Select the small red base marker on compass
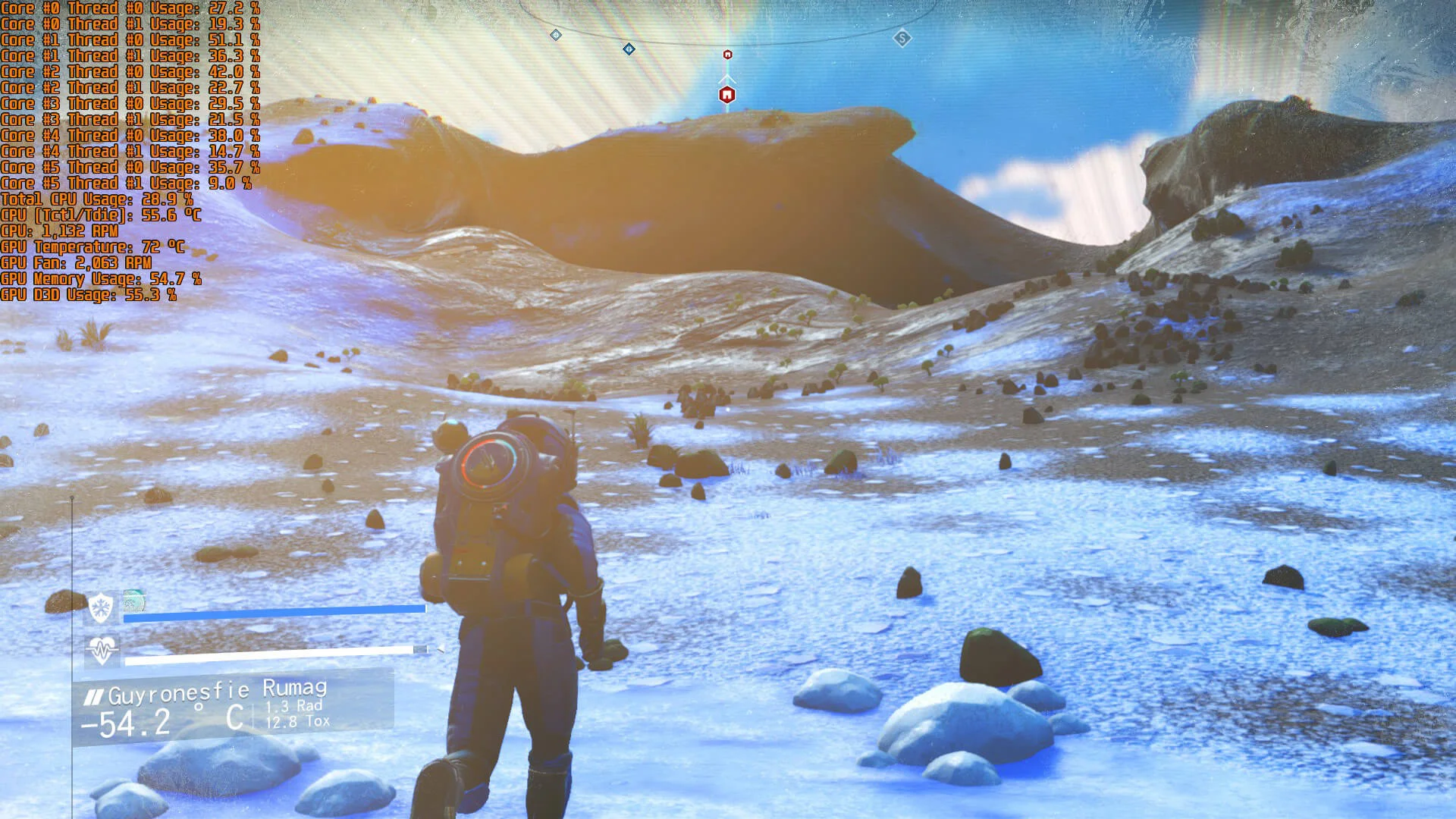The height and width of the screenshot is (819, 1456). click(x=728, y=55)
